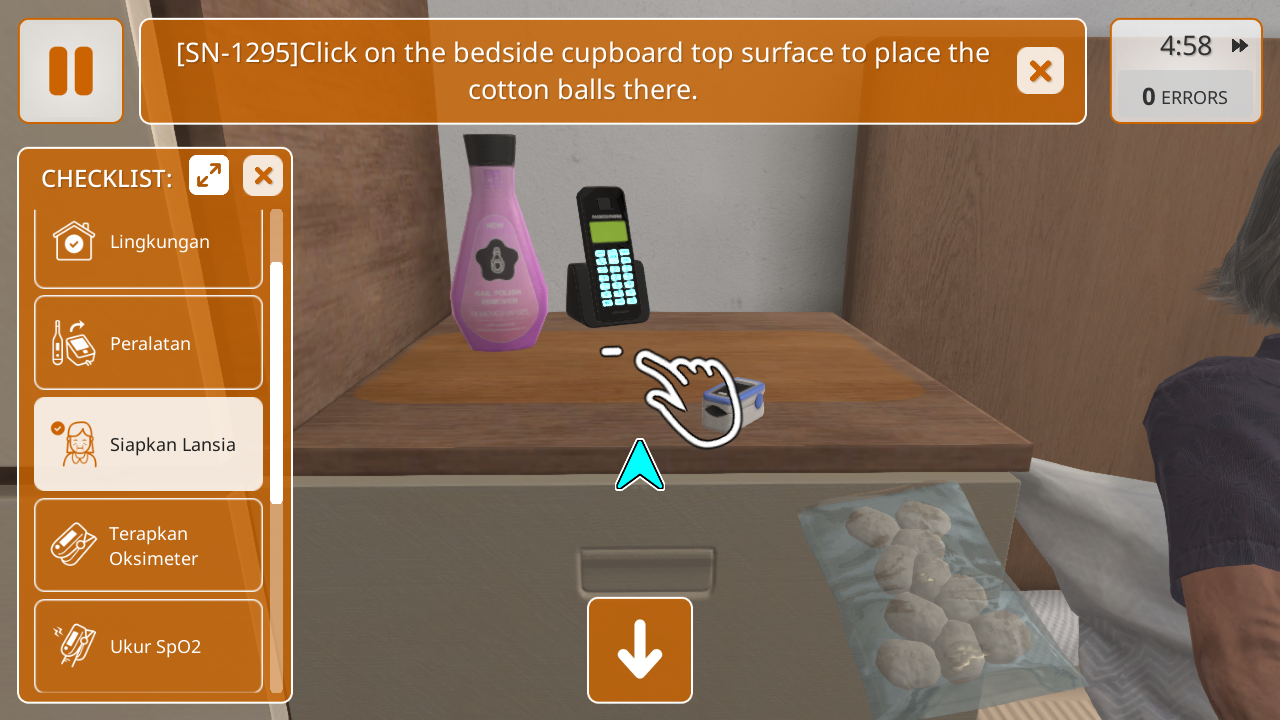Fast-forward the timer
Image resolution: width=1280 pixels, height=720 pixels.
pyautogui.click(x=1240, y=46)
